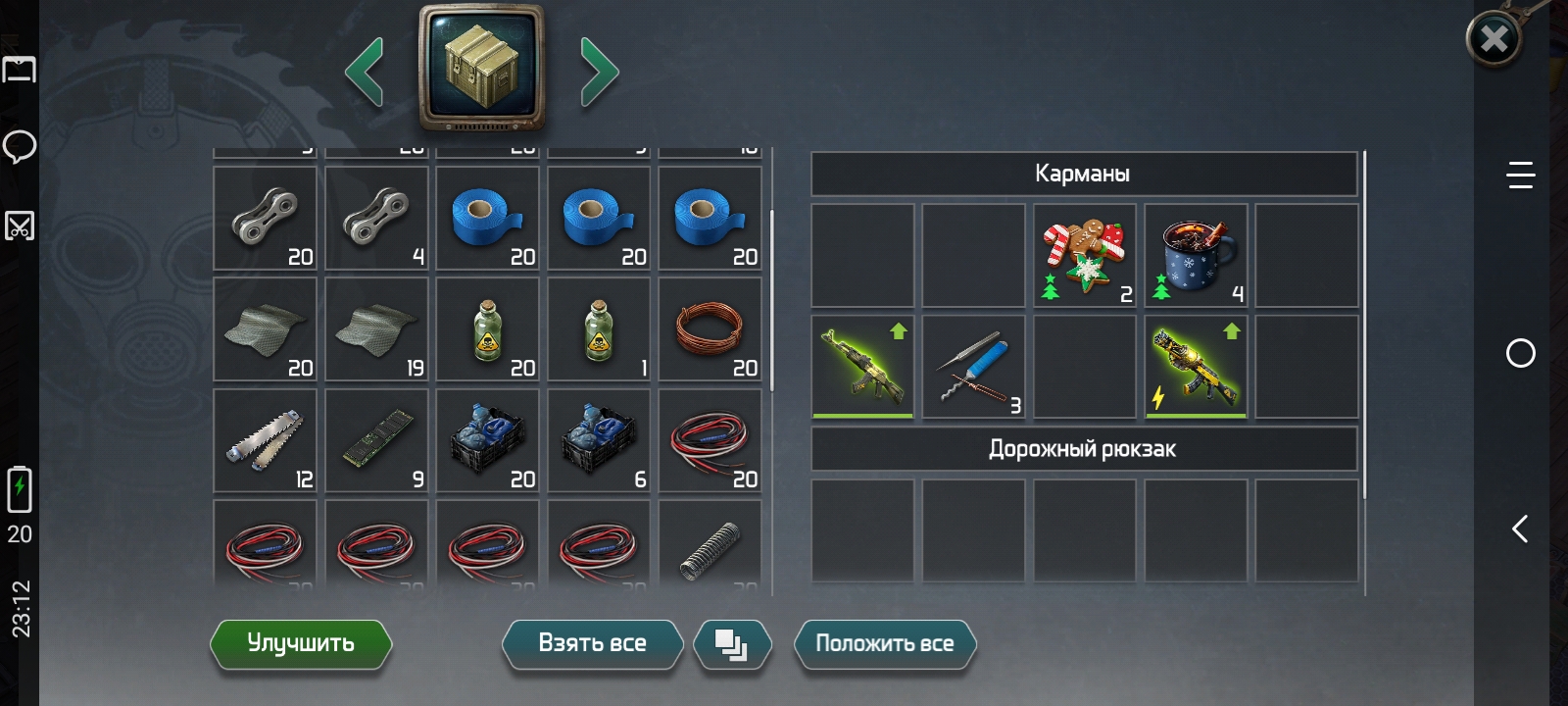Pick the gingerbread cookies in pockets
1568x706 pixels.
tap(1084, 255)
